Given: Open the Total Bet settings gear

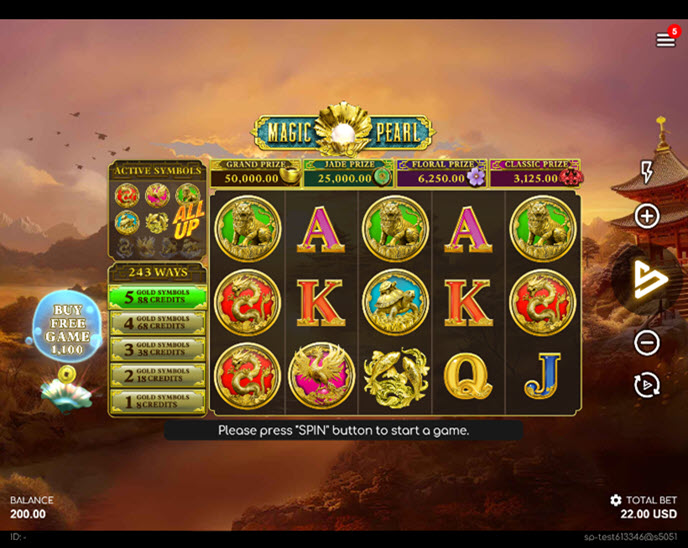Looking at the screenshot, I should [x=616, y=500].
